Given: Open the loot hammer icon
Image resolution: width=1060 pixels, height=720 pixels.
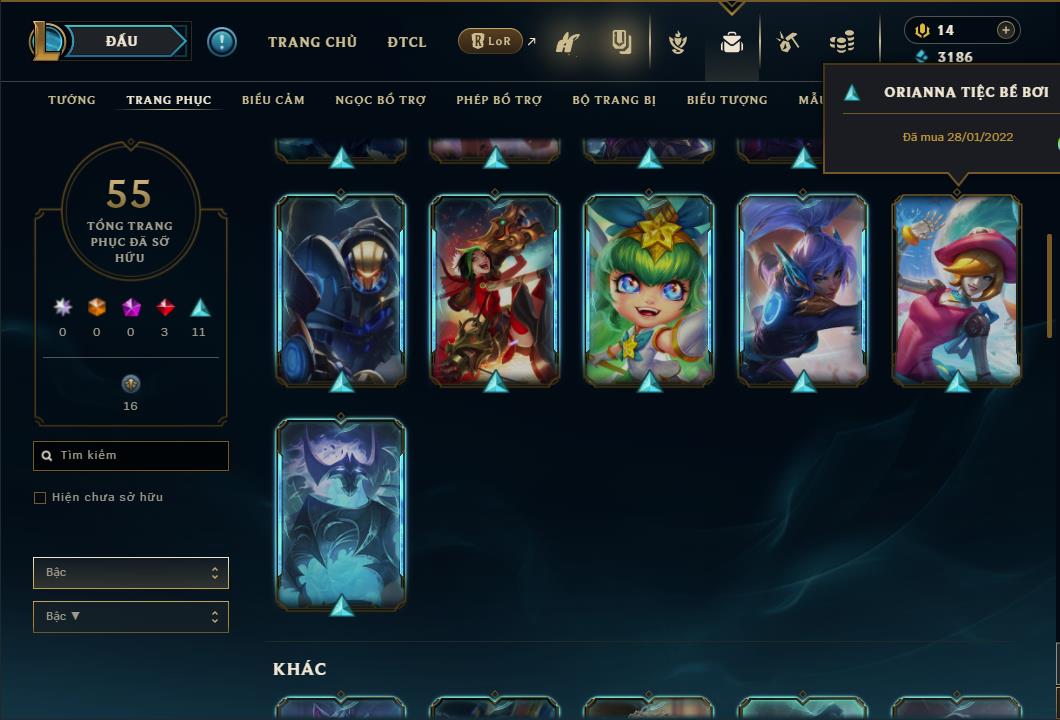Looking at the screenshot, I should [x=788, y=42].
